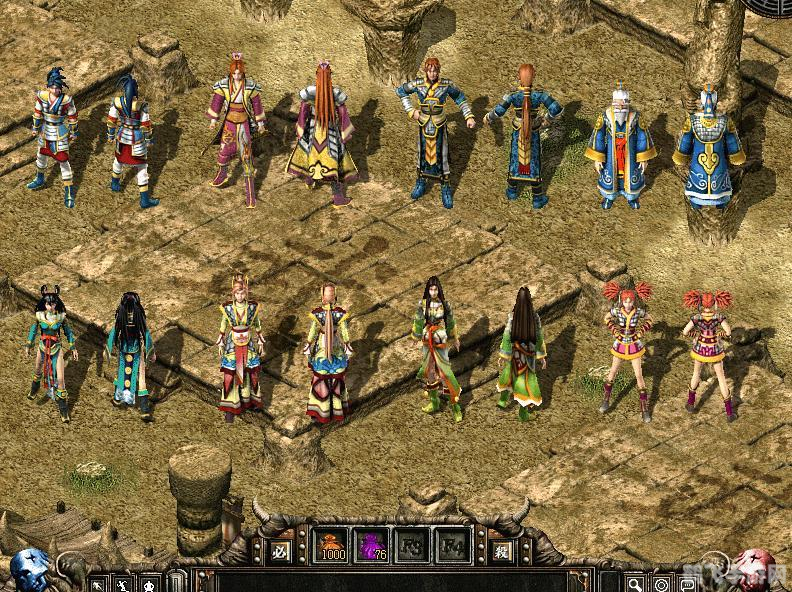
Task: Toggle the 殺 kill mode button
Action: point(503,549)
